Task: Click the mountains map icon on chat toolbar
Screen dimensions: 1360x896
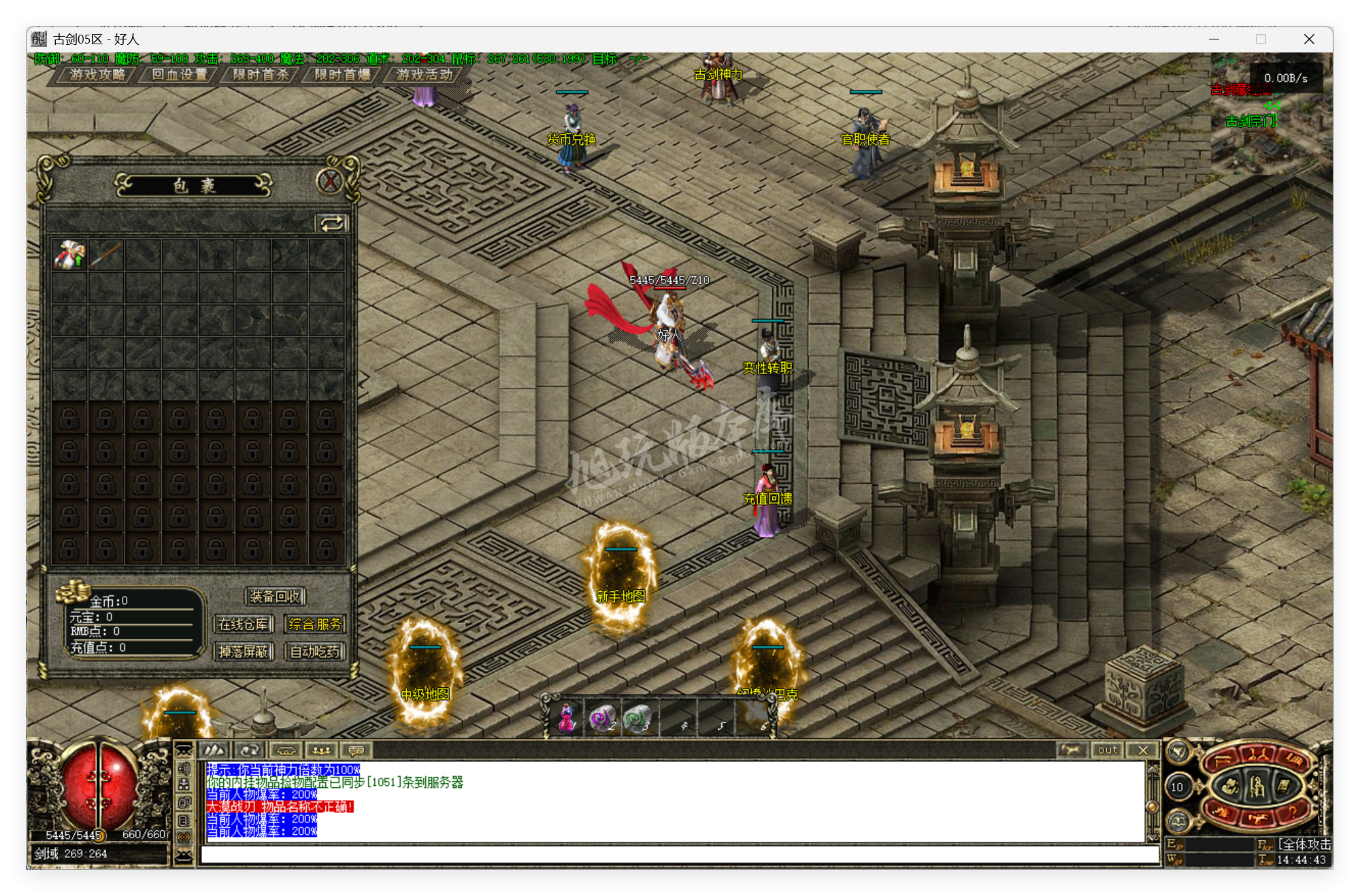Action: [215, 751]
